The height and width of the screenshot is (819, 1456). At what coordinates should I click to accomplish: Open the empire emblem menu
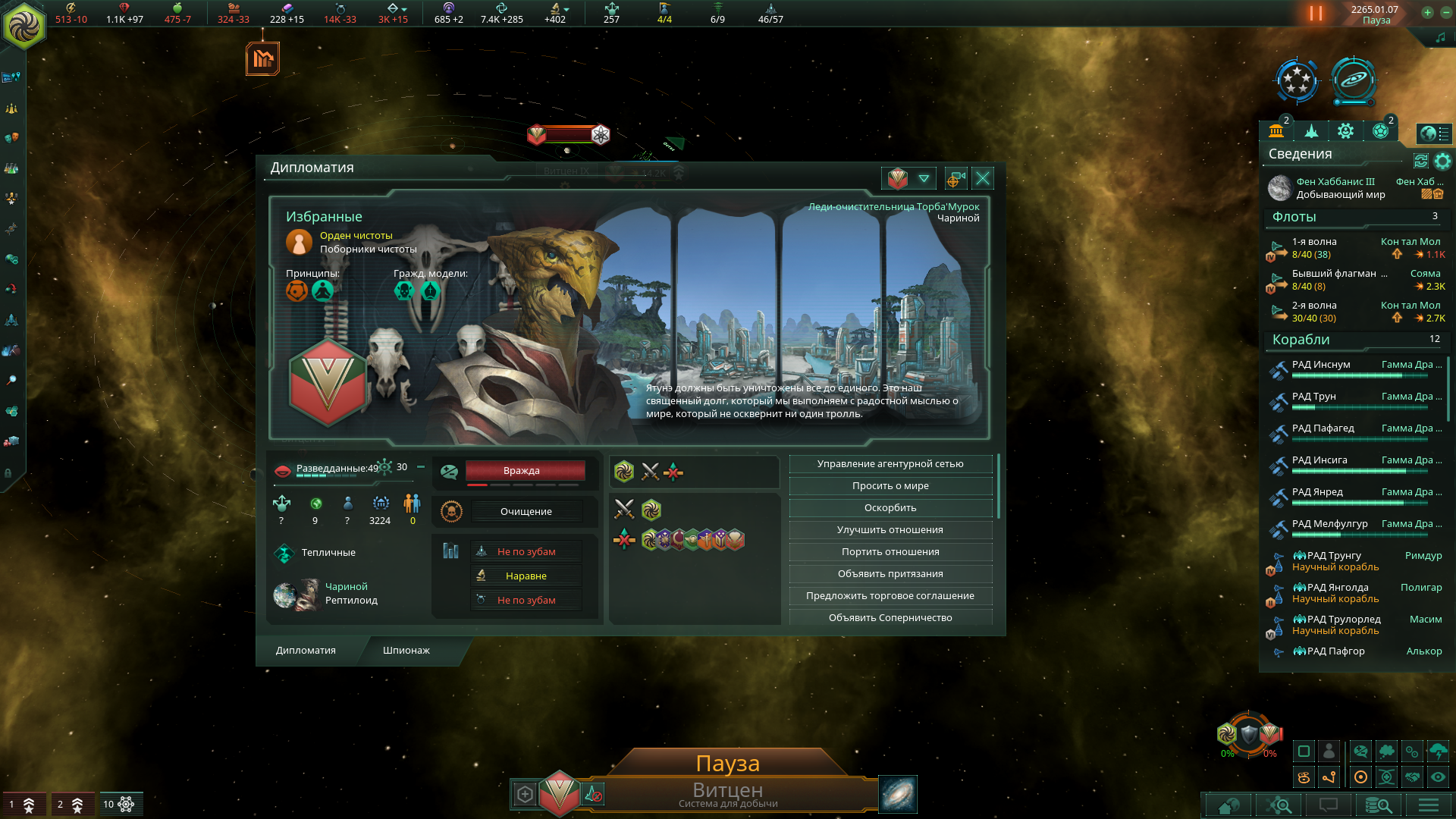(24, 24)
